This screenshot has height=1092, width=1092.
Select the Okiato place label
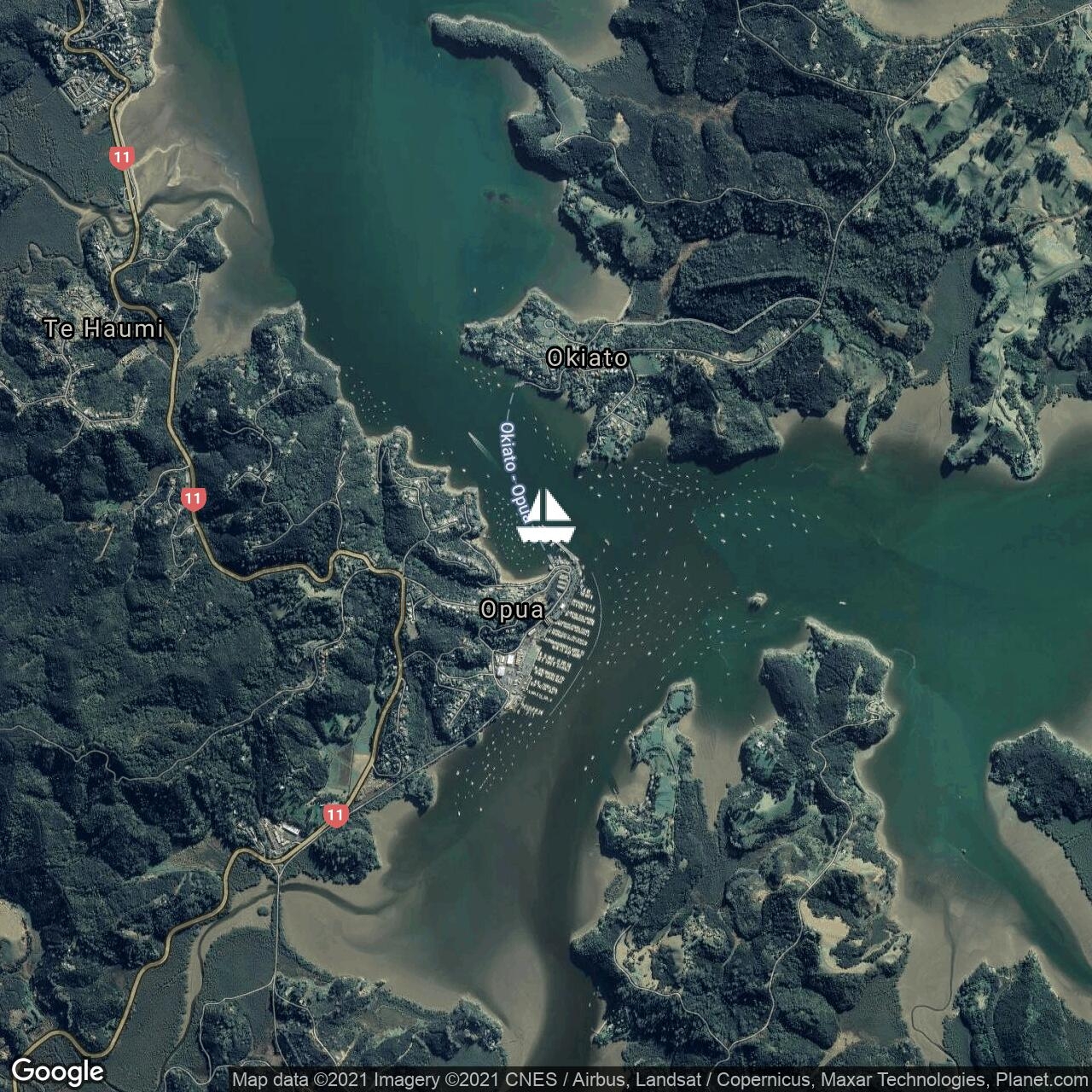[587, 358]
